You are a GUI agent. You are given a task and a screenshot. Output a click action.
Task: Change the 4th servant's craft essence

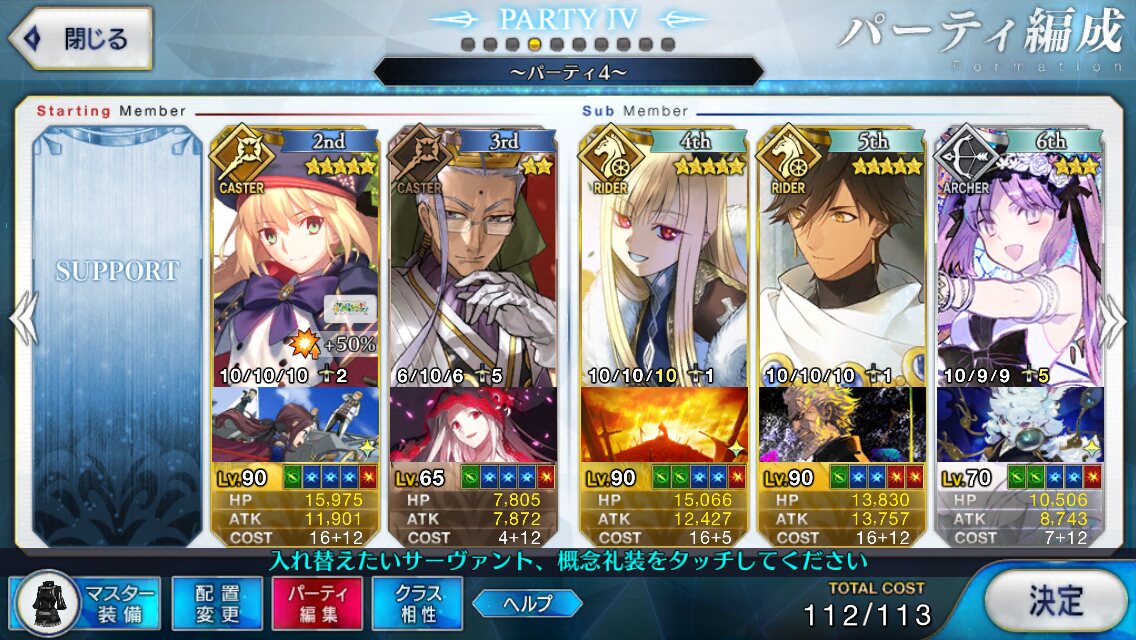click(663, 425)
